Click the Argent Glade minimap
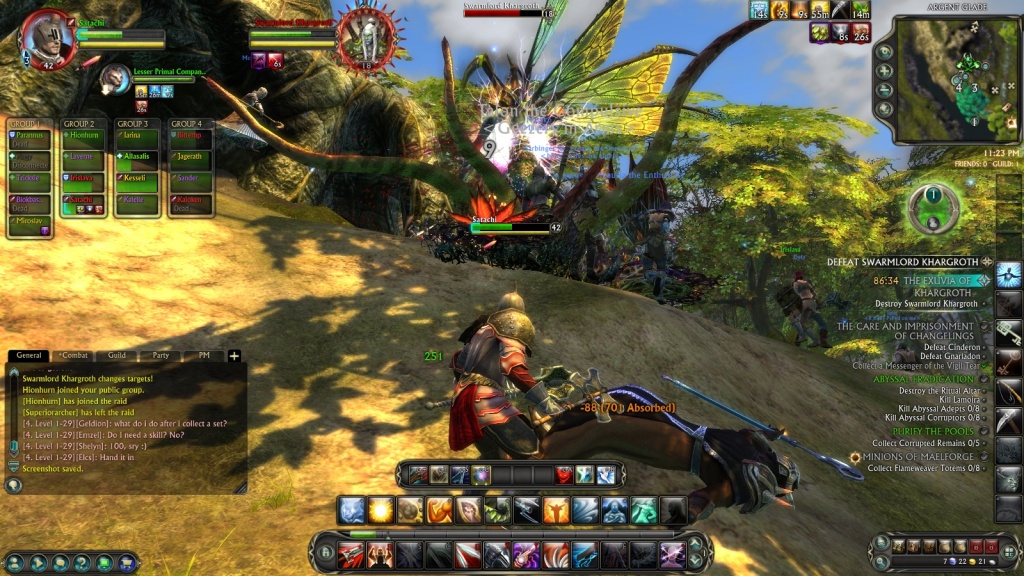Screen dimensions: 1024x576 click(943, 79)
